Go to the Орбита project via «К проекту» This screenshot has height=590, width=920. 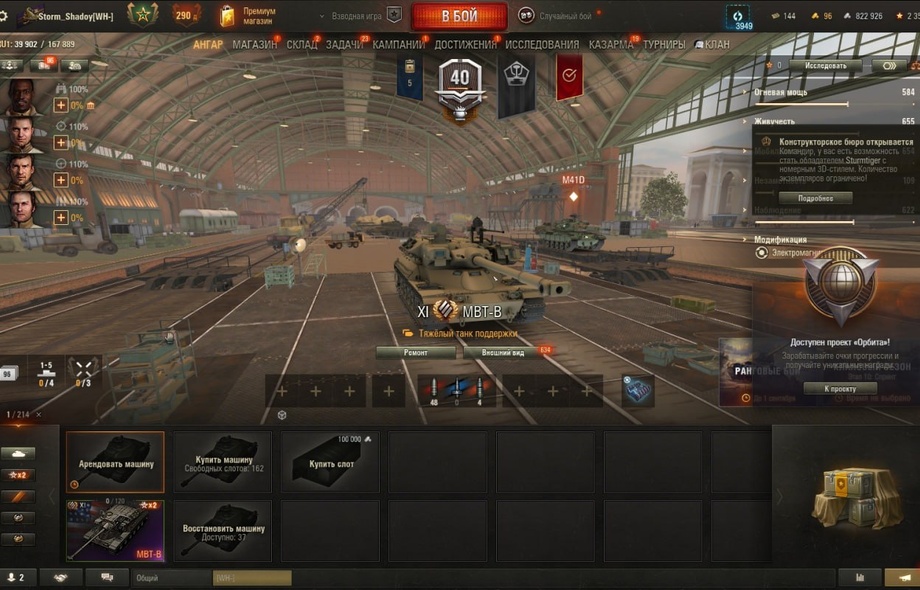pyautogui.click(x=839, y=388)
